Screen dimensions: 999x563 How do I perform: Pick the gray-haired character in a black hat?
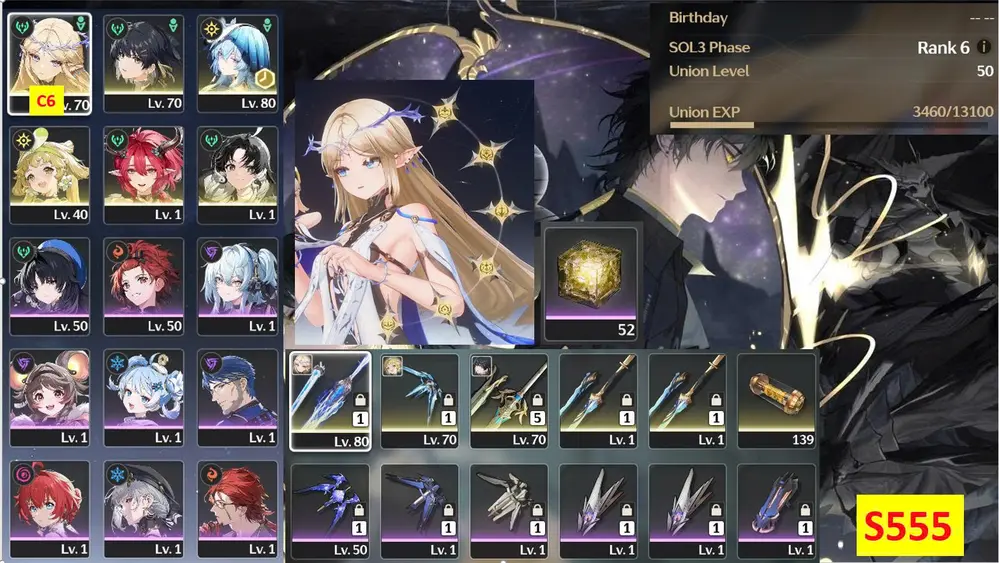click(143, 509)
